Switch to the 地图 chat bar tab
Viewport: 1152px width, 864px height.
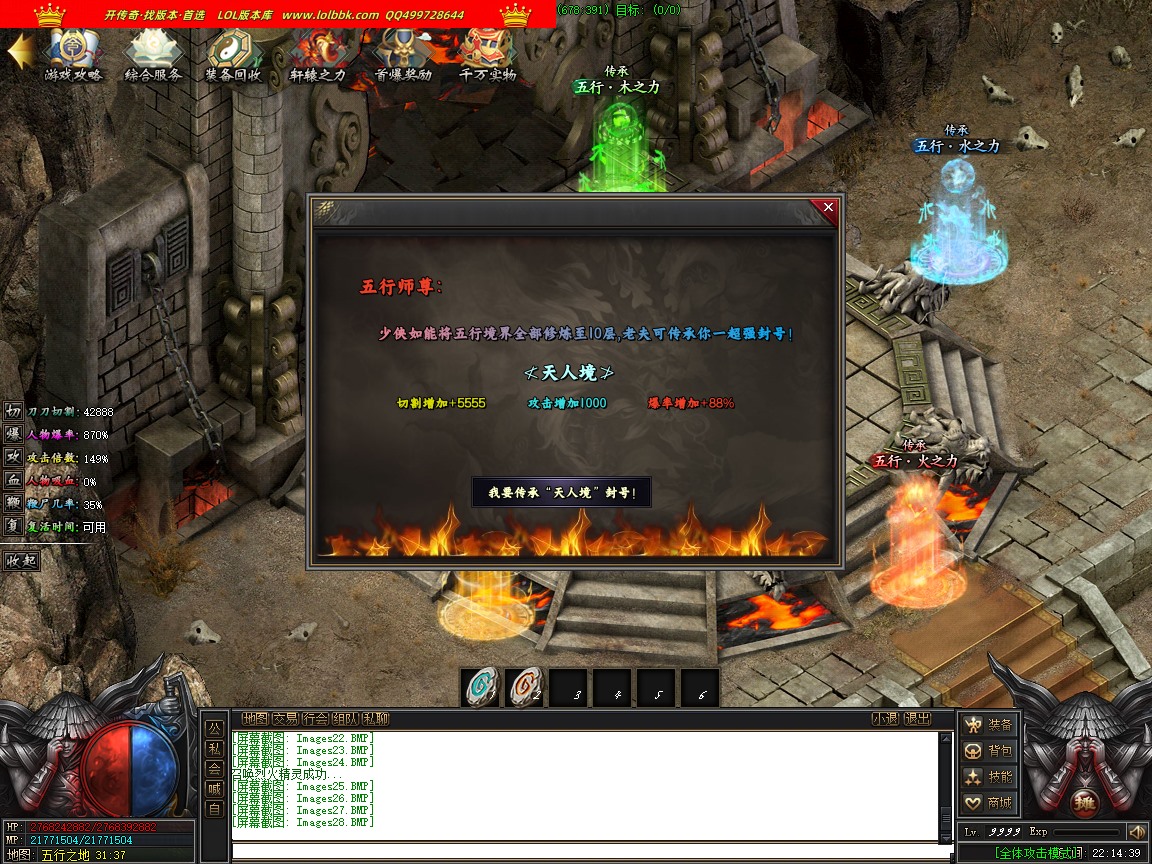(x=255, y=718)
